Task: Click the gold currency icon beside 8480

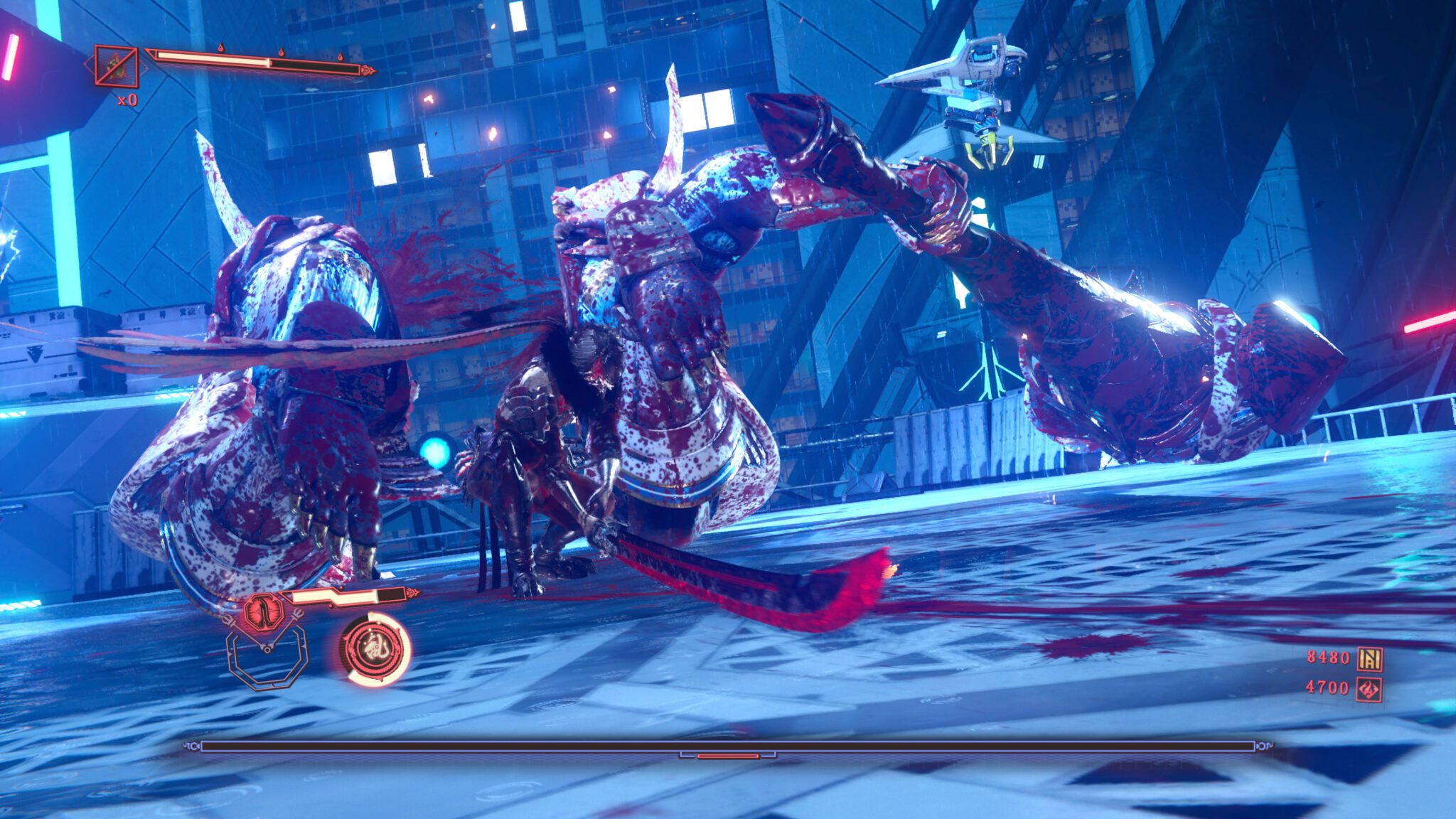Action: coord(1369,659)
